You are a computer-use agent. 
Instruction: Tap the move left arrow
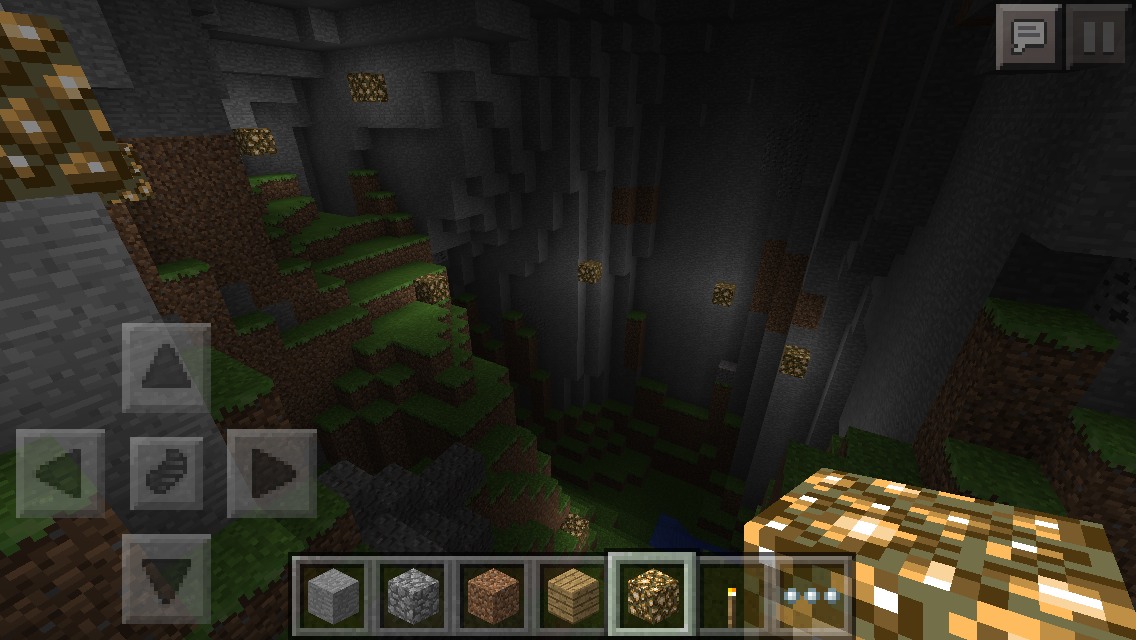60,473
